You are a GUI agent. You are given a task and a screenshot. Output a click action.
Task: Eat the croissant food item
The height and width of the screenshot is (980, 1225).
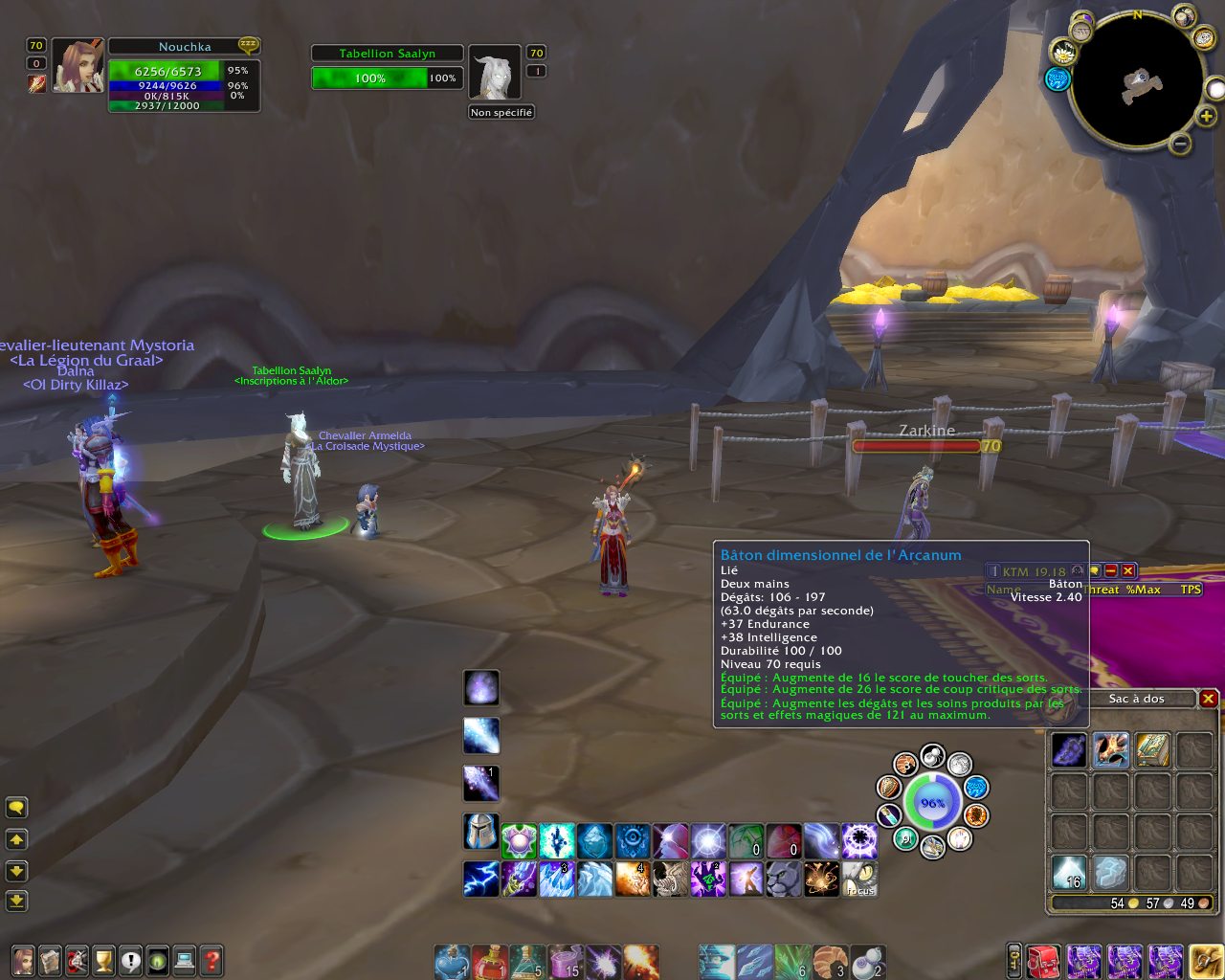point(830,961)
